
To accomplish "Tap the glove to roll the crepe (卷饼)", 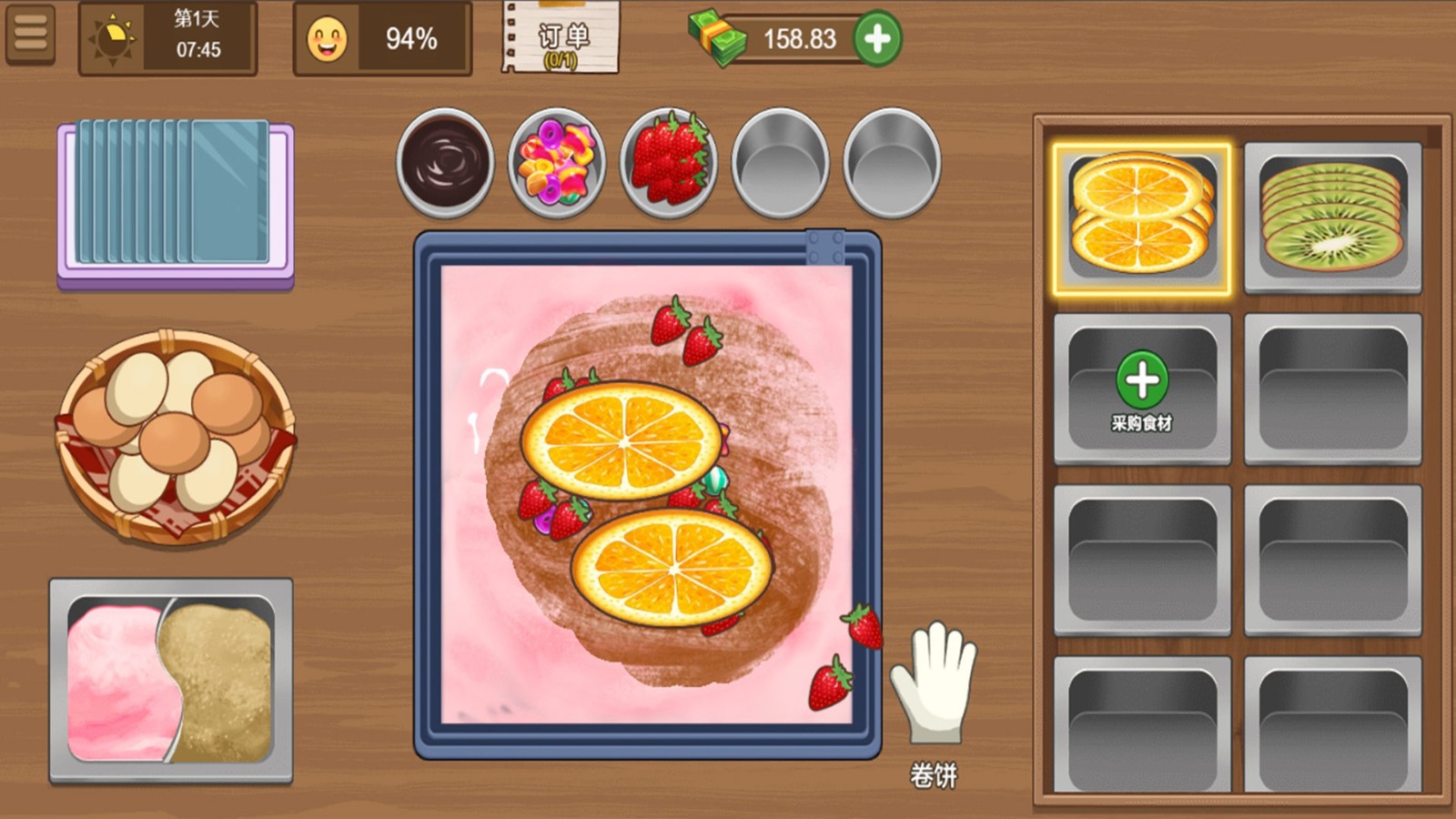I will click(x=935, y=681).
